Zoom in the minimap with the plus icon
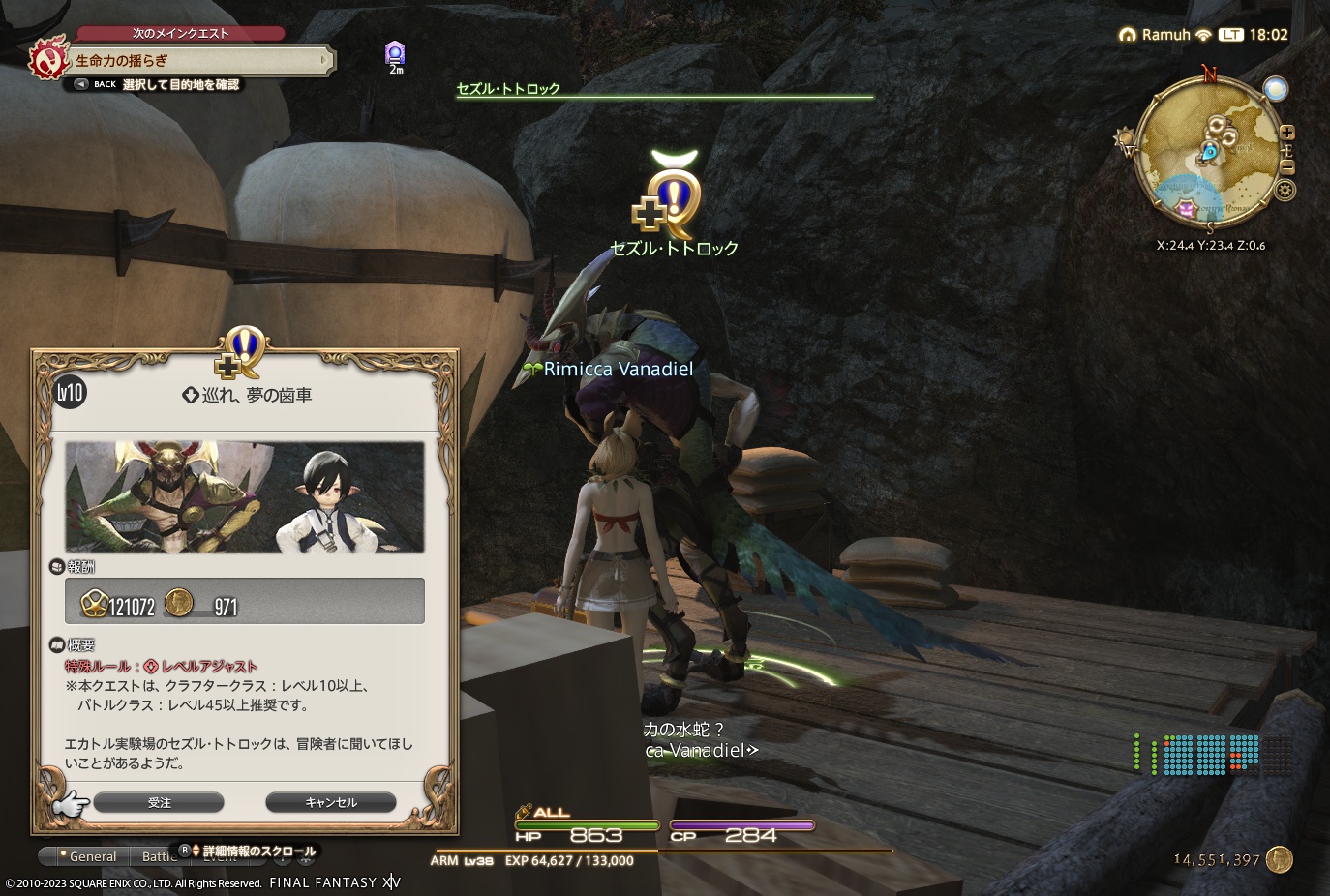1330x896 pixels. [x=1287, y=133]
